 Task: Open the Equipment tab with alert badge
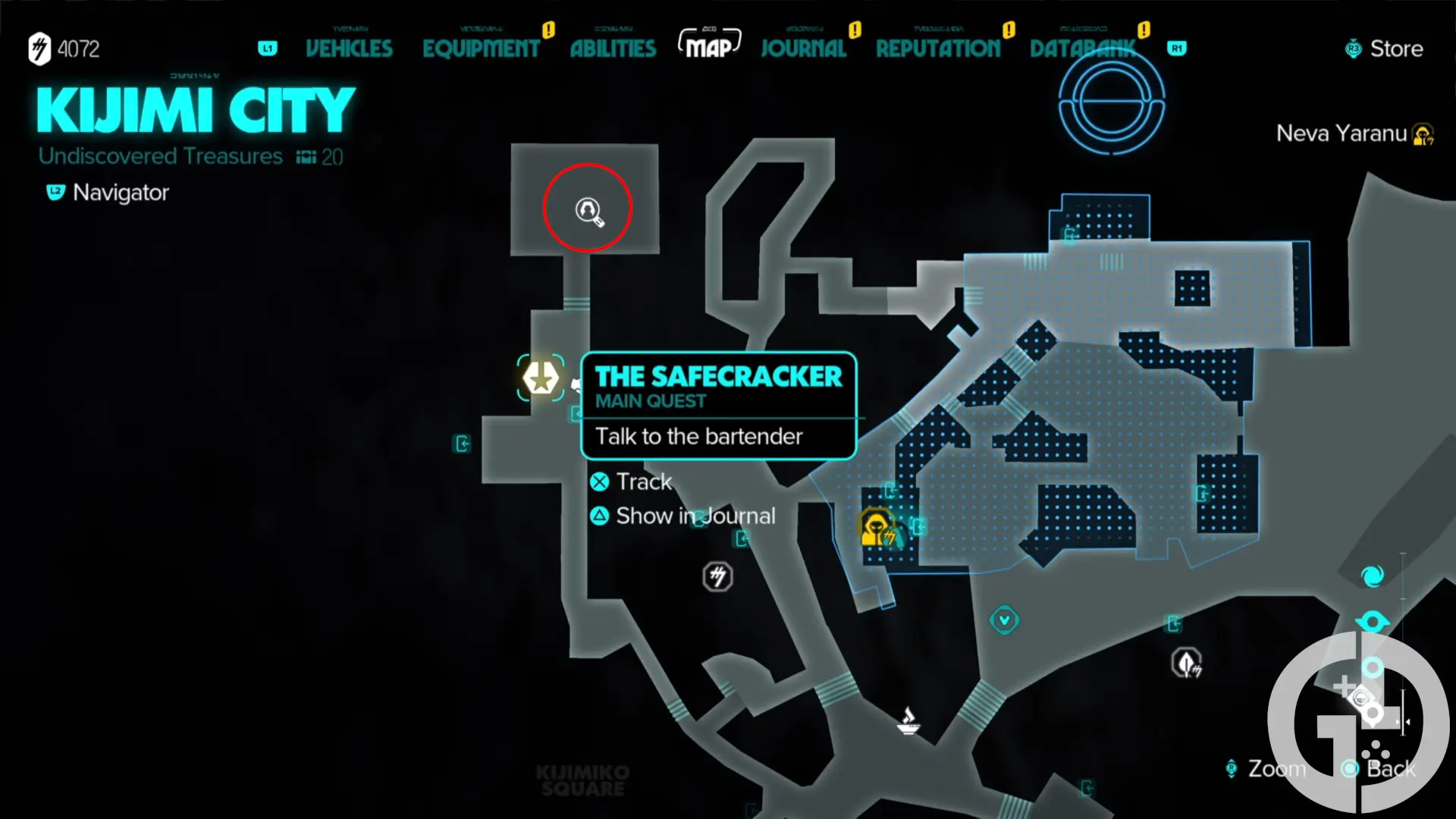(482, 48)
